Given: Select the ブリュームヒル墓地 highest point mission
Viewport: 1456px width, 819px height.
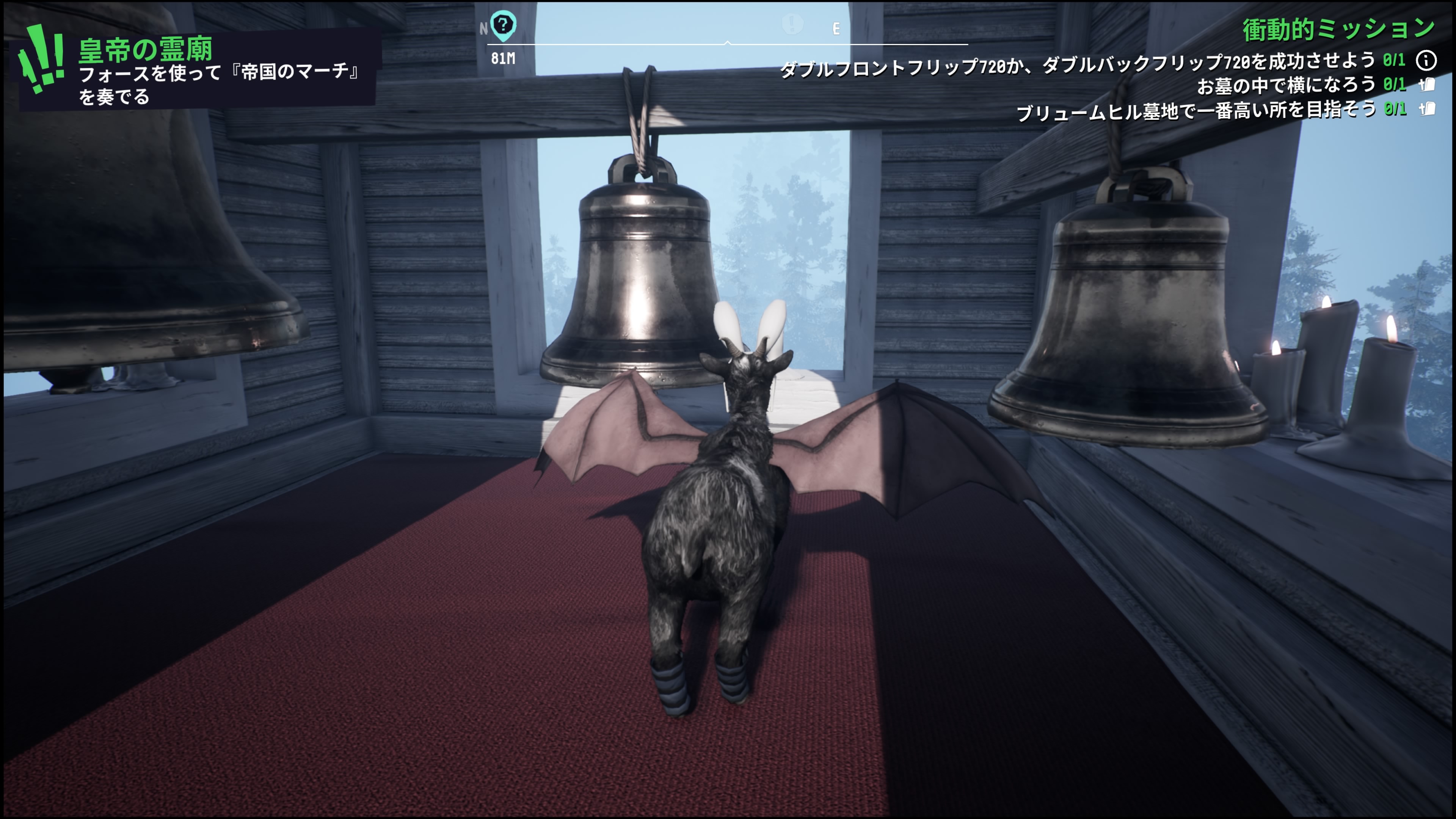Looking at the screenshot, I should pos(1196,110).
